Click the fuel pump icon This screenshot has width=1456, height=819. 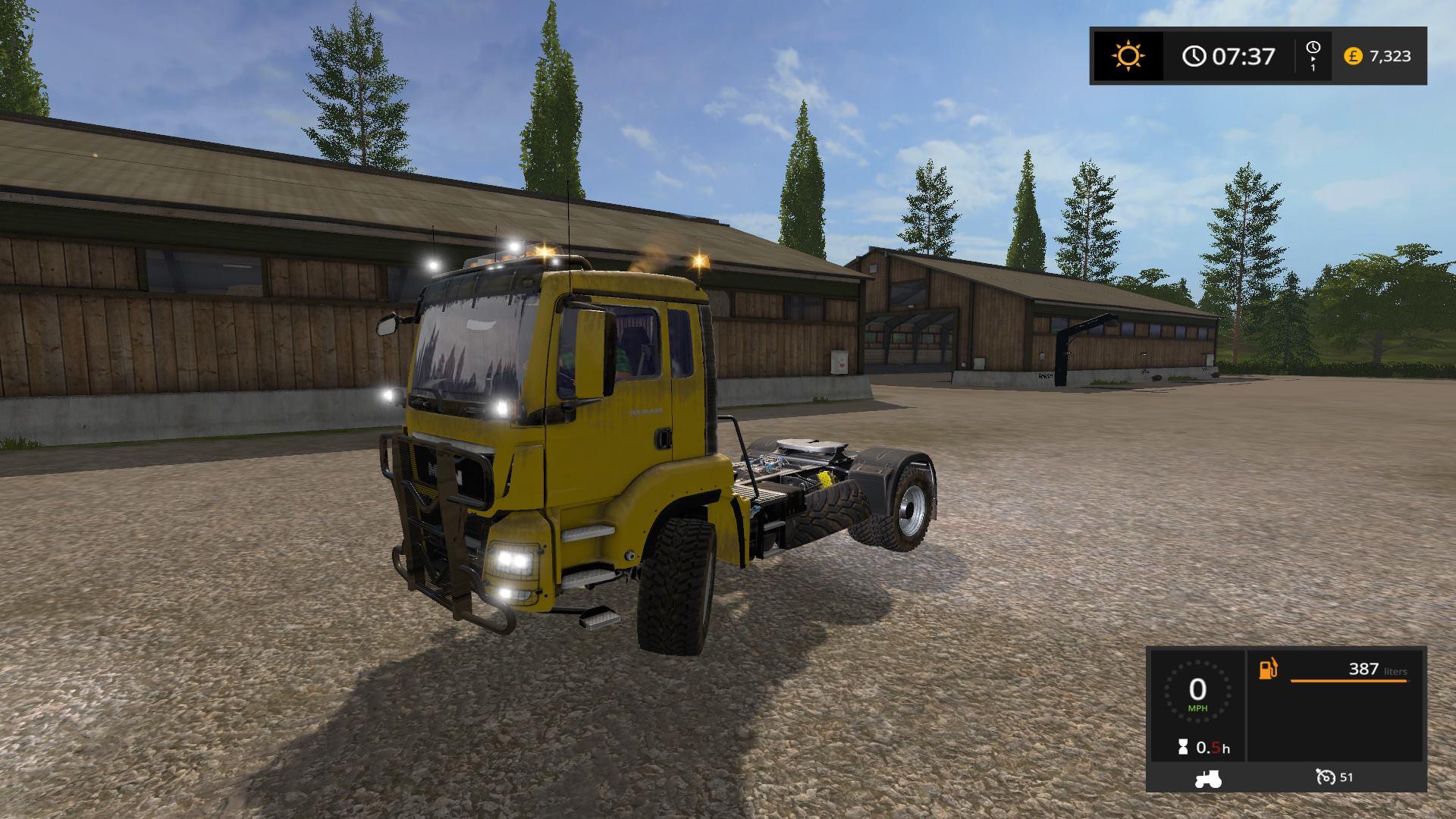tap(1268, 669)
